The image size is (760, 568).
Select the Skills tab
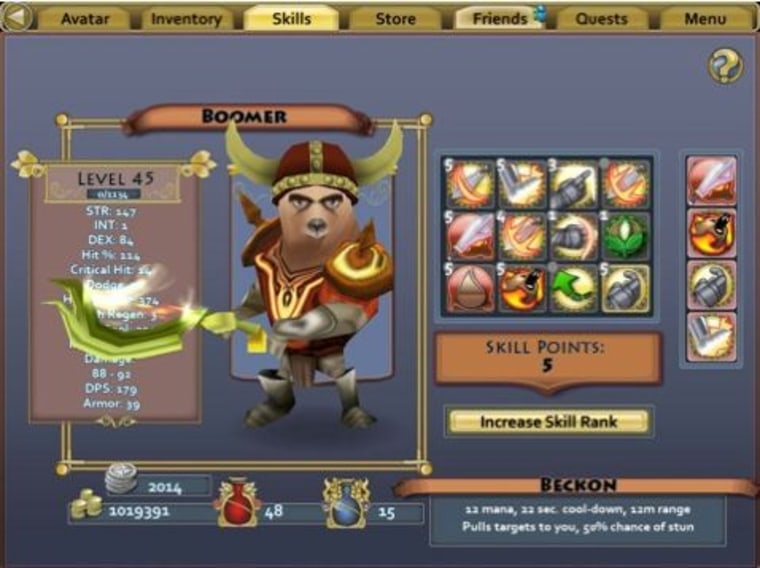(291, 18)
